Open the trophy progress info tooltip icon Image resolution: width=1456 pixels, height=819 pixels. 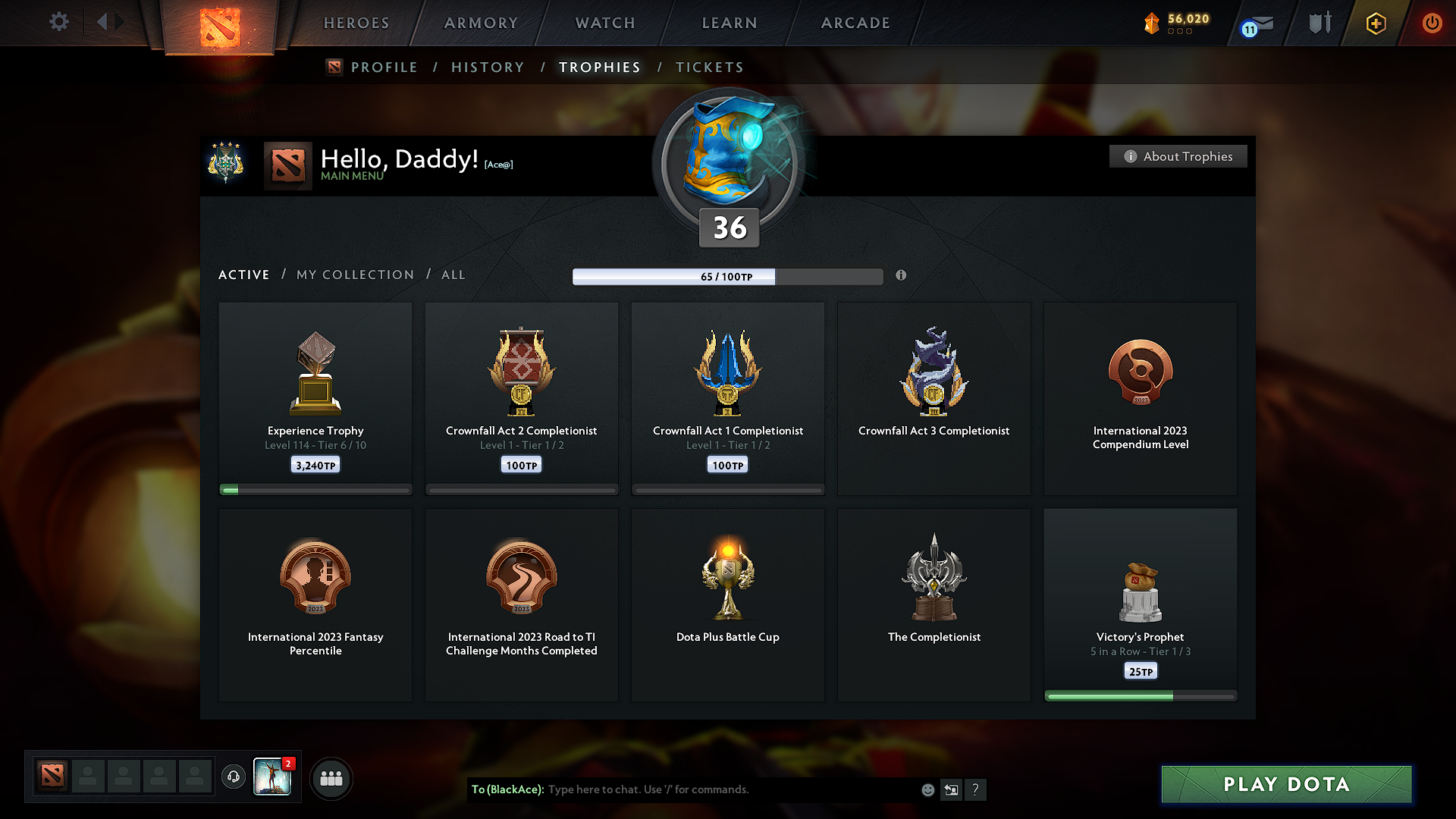[x=902, y=276]
